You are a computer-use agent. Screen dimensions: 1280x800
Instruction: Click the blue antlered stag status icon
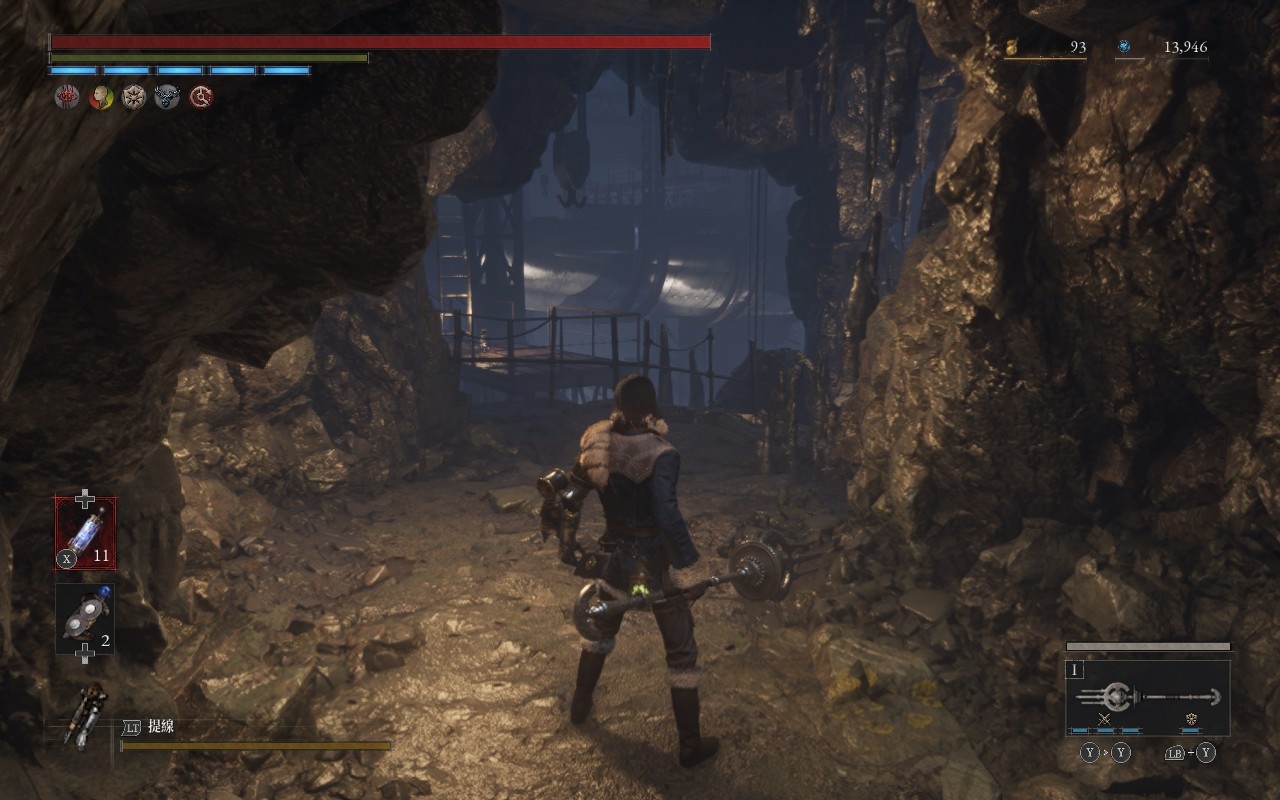(167, 97)
